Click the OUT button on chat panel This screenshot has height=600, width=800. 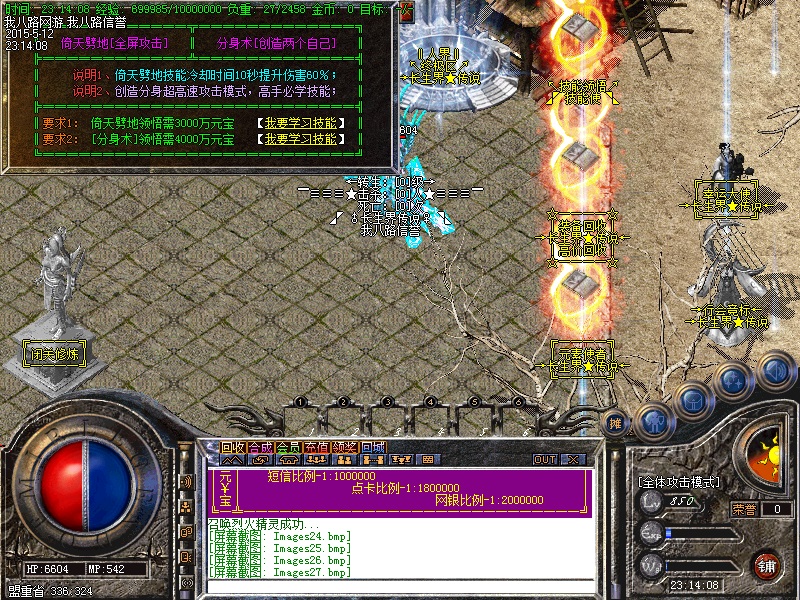coord(545,460)
